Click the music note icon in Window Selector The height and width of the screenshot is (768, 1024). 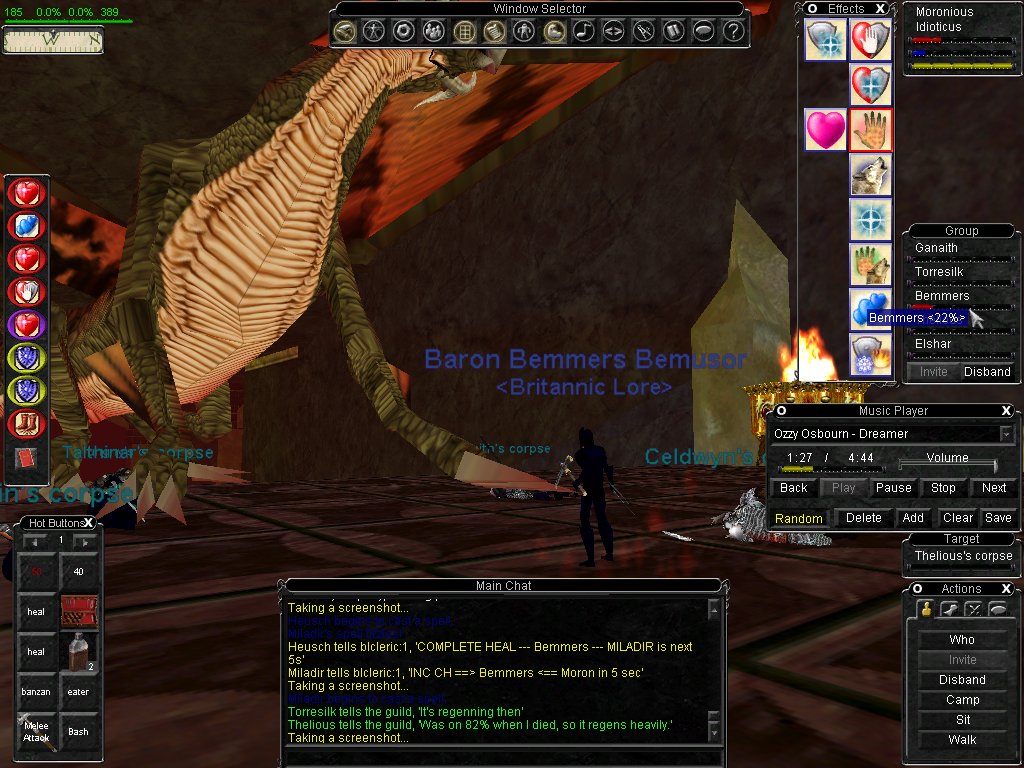583,31
